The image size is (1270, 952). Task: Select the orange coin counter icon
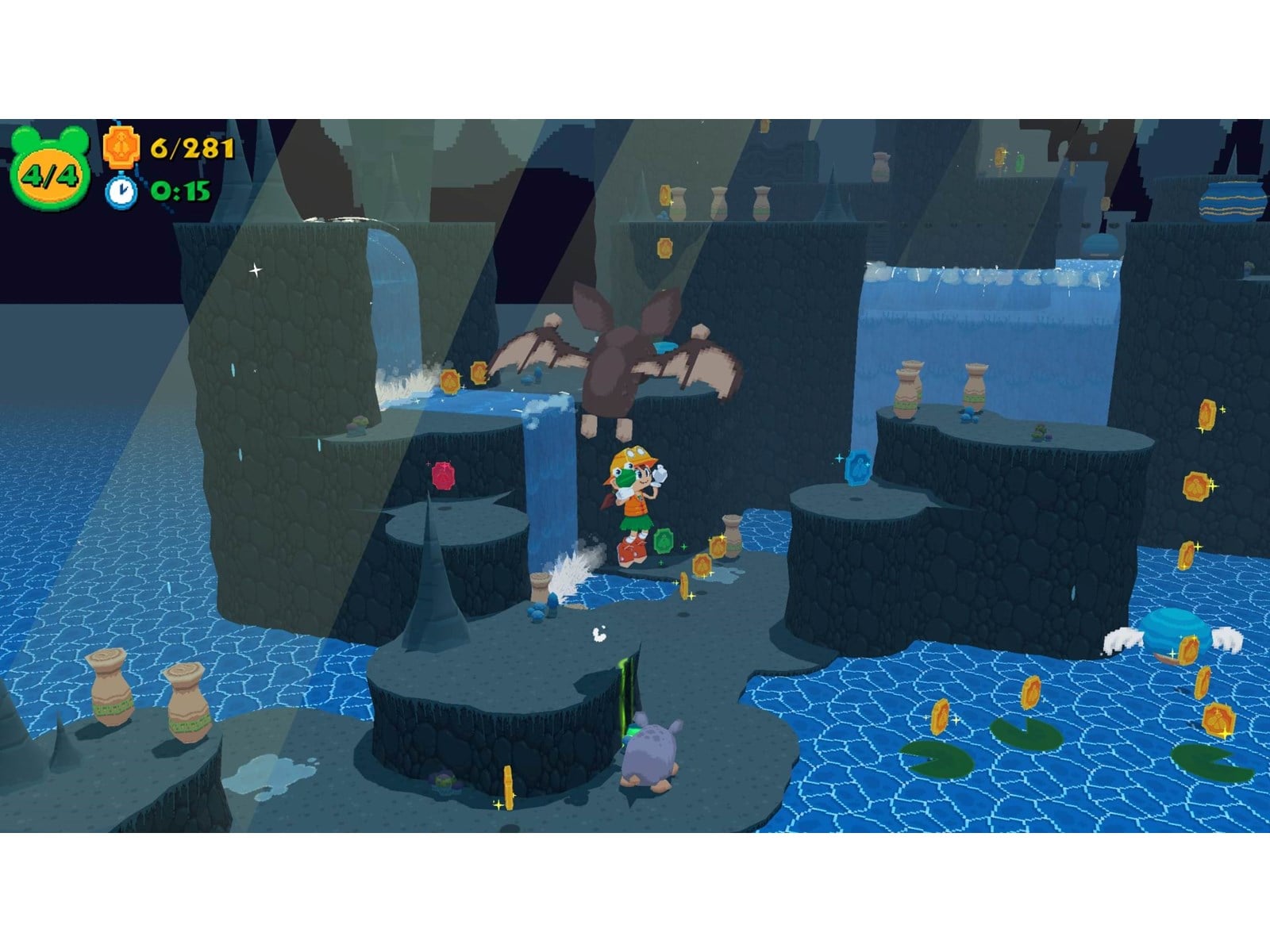tap(121, 148)
